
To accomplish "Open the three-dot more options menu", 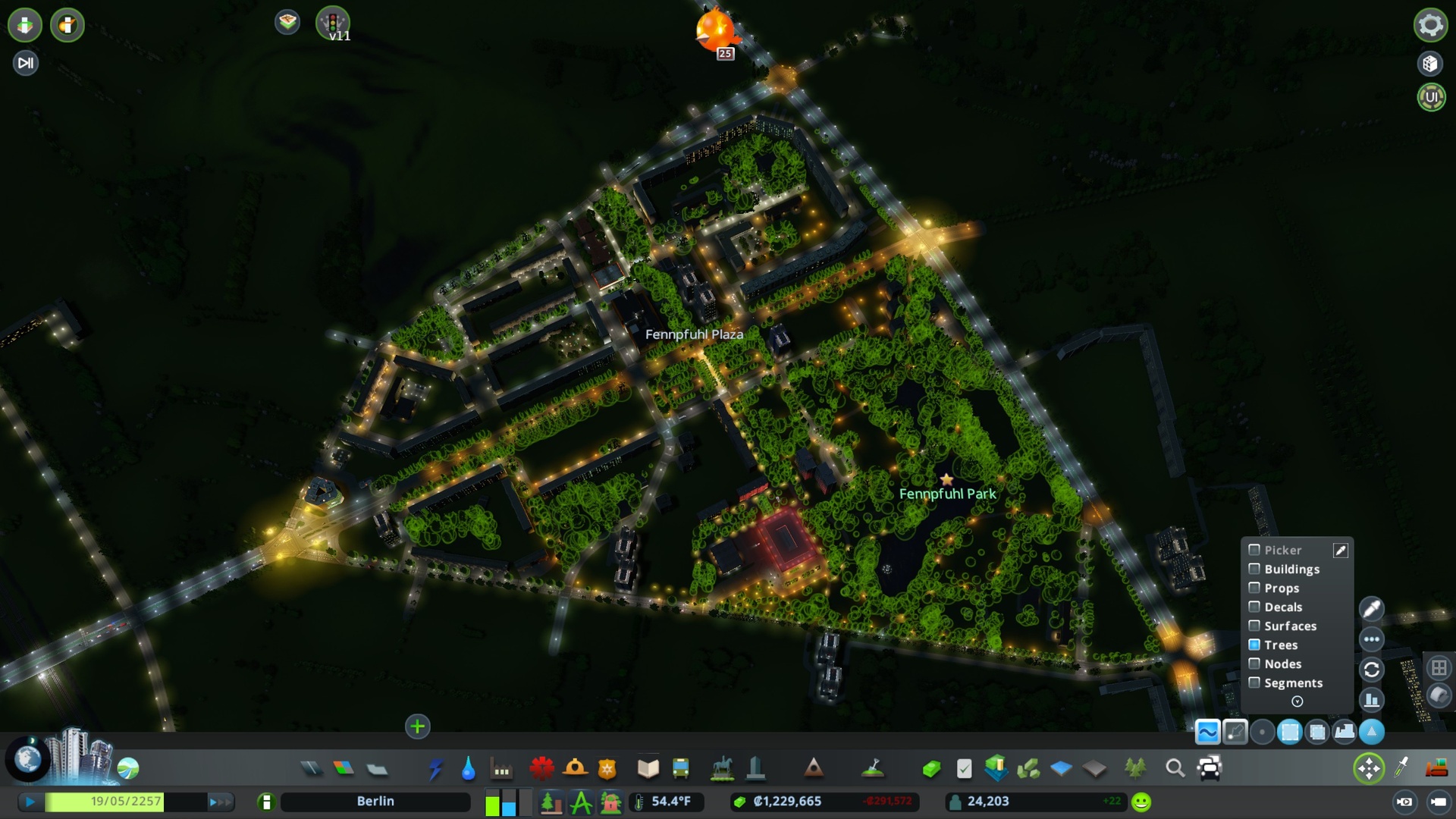I will (x=1371, y=639).
